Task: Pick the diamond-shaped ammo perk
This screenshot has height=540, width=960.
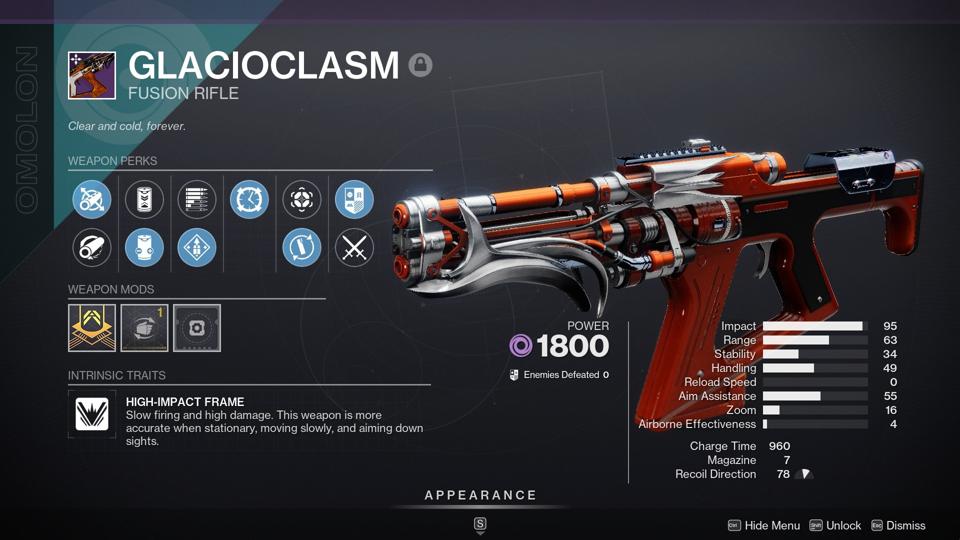Action: pyautogui.click(x=197, y=248)
